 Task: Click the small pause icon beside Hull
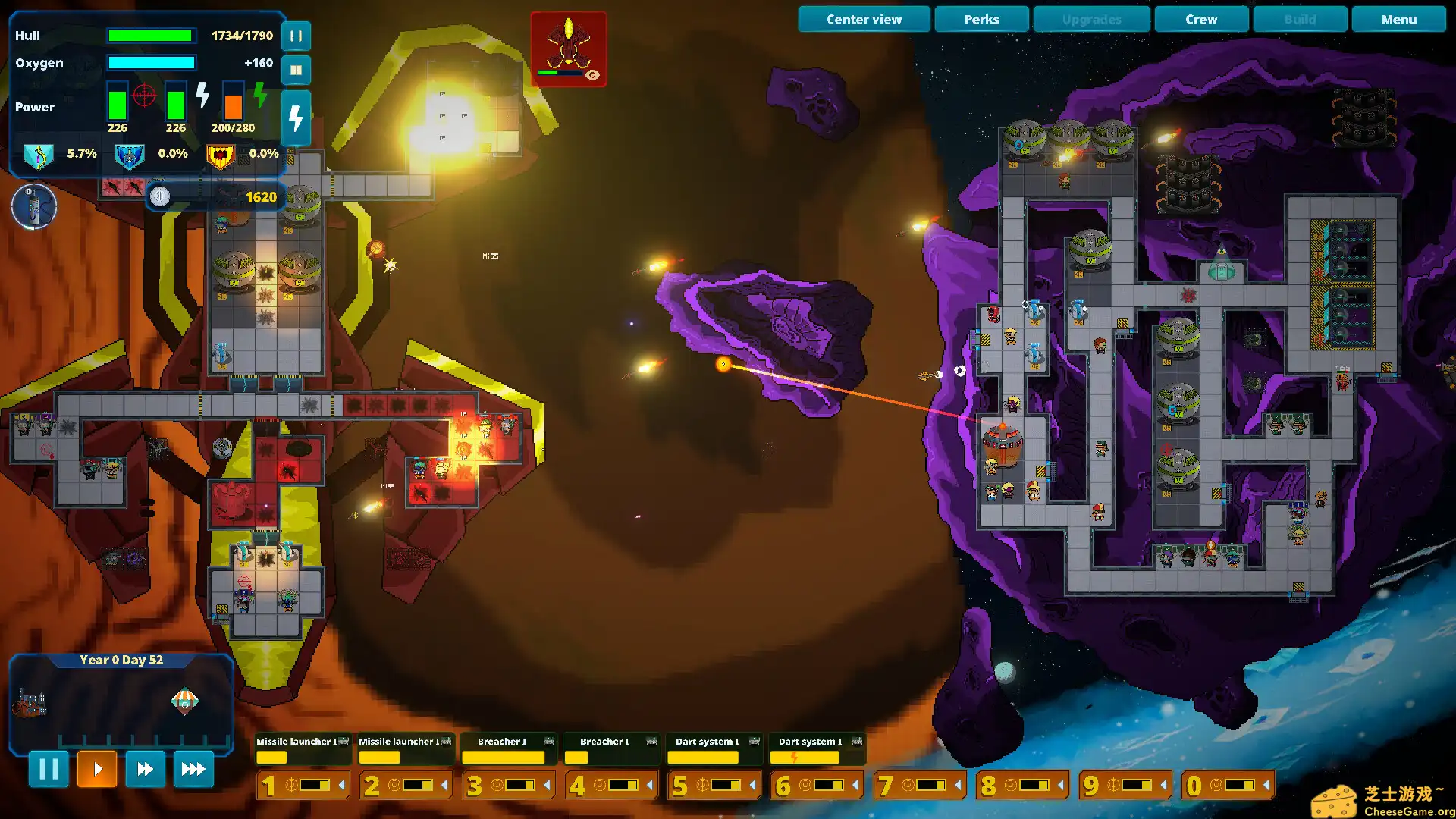[x=296, y=36]
